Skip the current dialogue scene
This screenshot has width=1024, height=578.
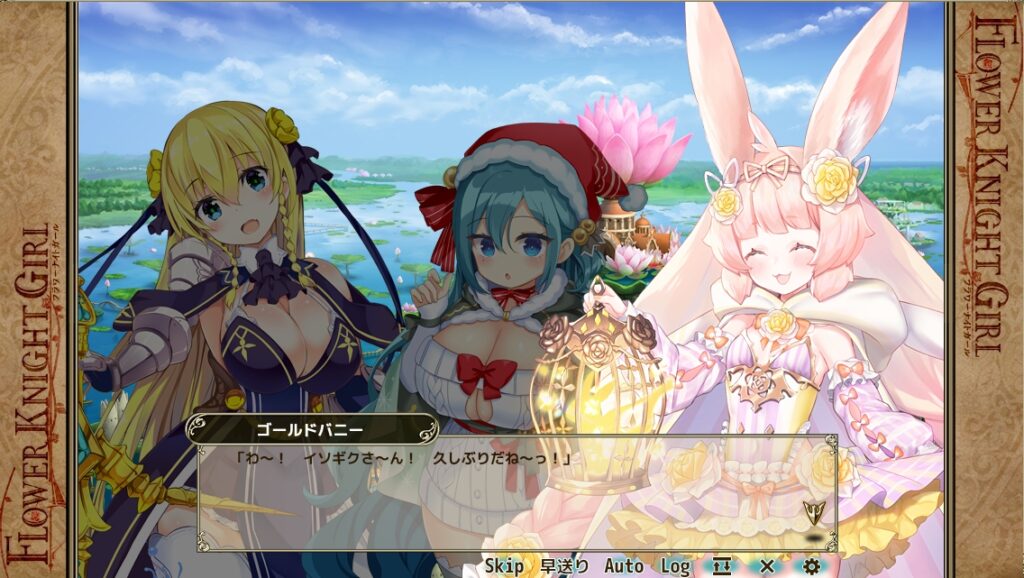coord(505,566)
